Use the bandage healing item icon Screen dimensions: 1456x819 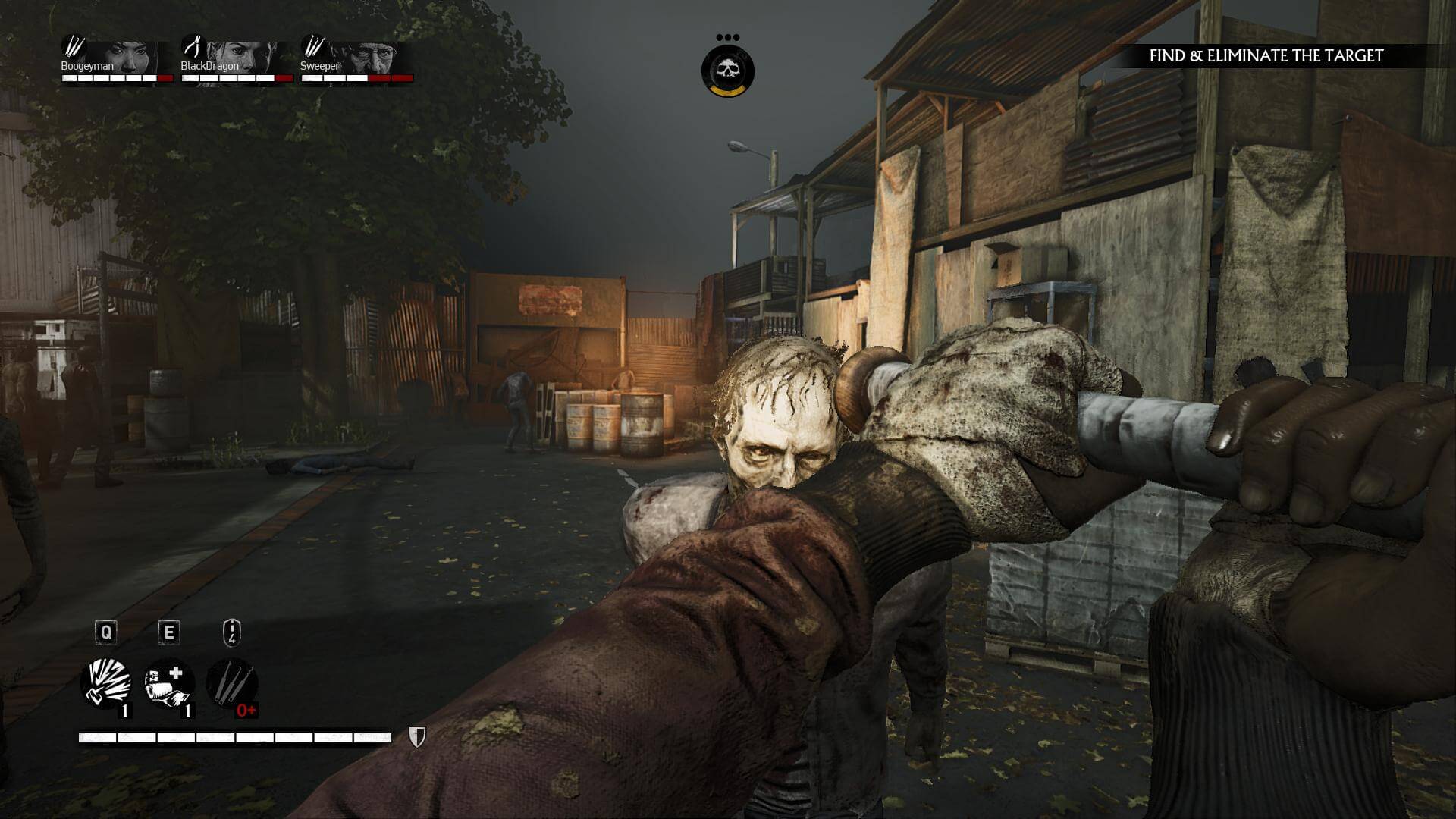[168, 682]
